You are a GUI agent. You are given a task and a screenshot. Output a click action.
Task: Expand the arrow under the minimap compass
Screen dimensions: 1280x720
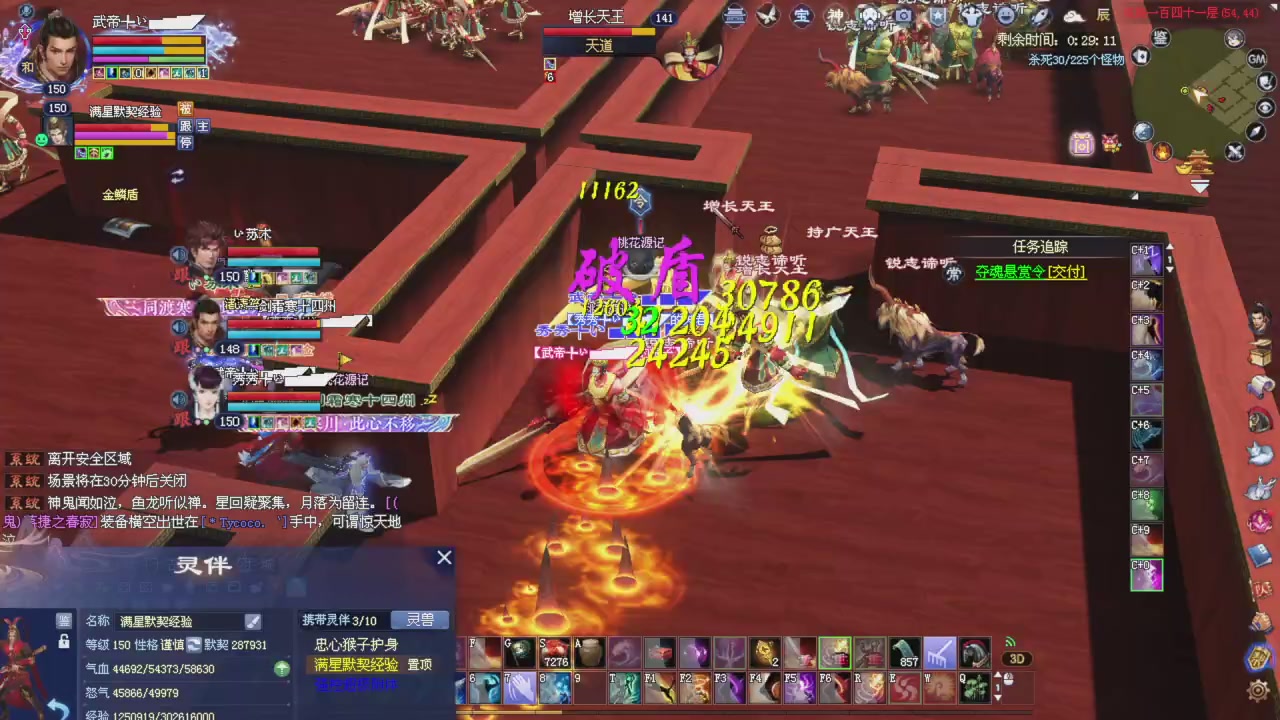(x=1199, y=186)
